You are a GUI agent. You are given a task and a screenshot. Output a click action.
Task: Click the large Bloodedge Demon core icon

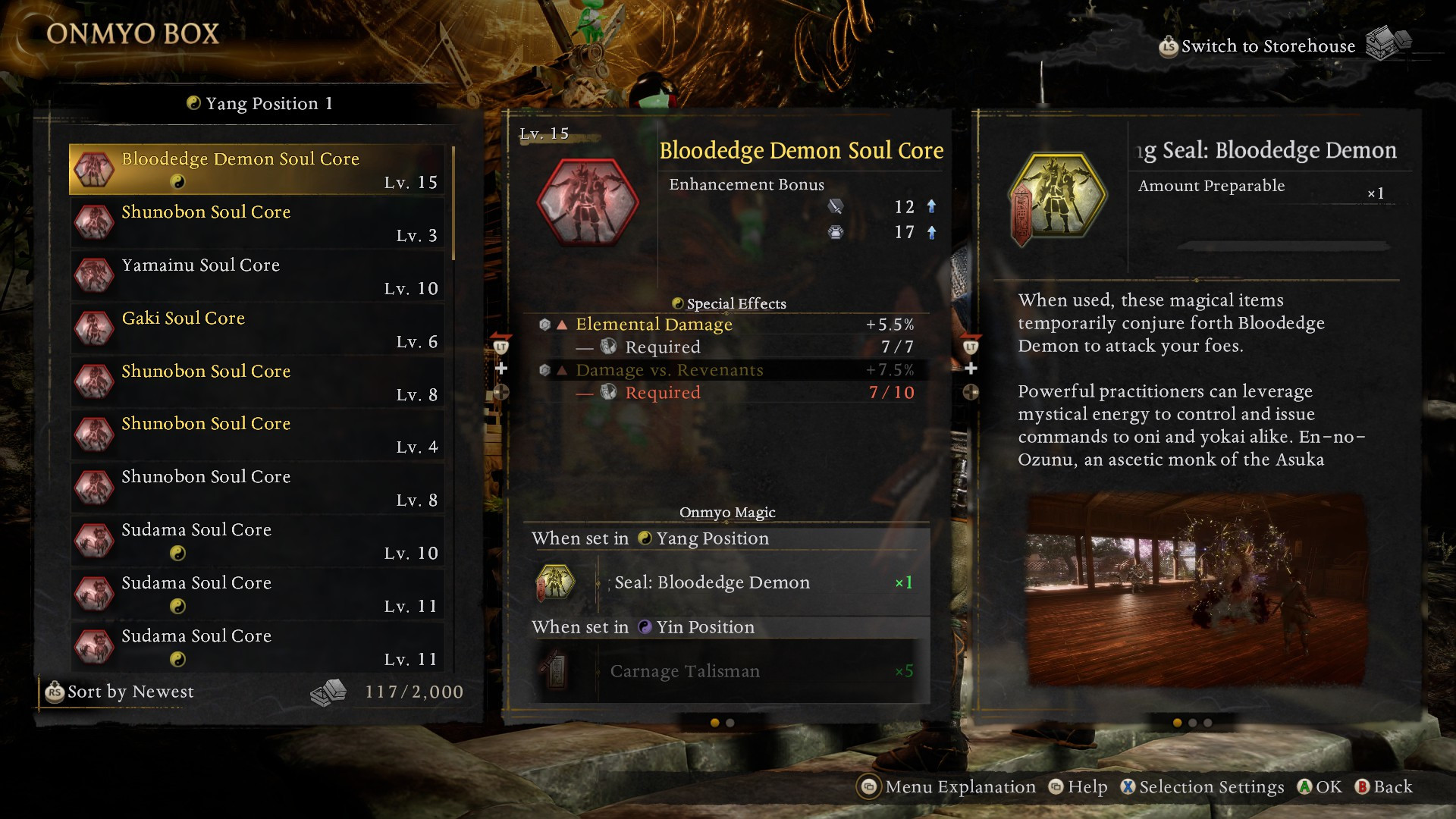pos(587,202)
